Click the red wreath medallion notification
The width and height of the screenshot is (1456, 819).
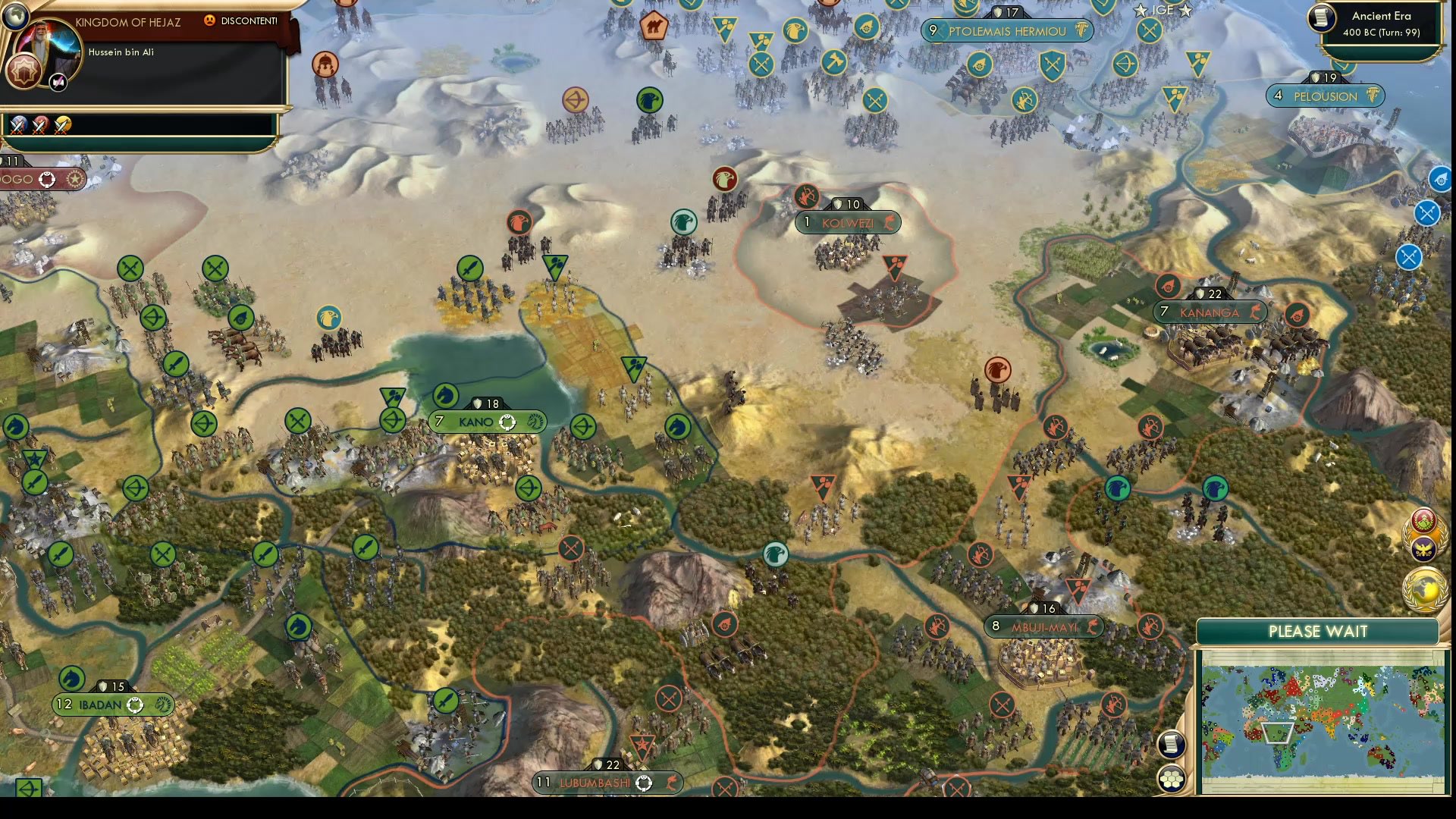[x=1424, y=520]
